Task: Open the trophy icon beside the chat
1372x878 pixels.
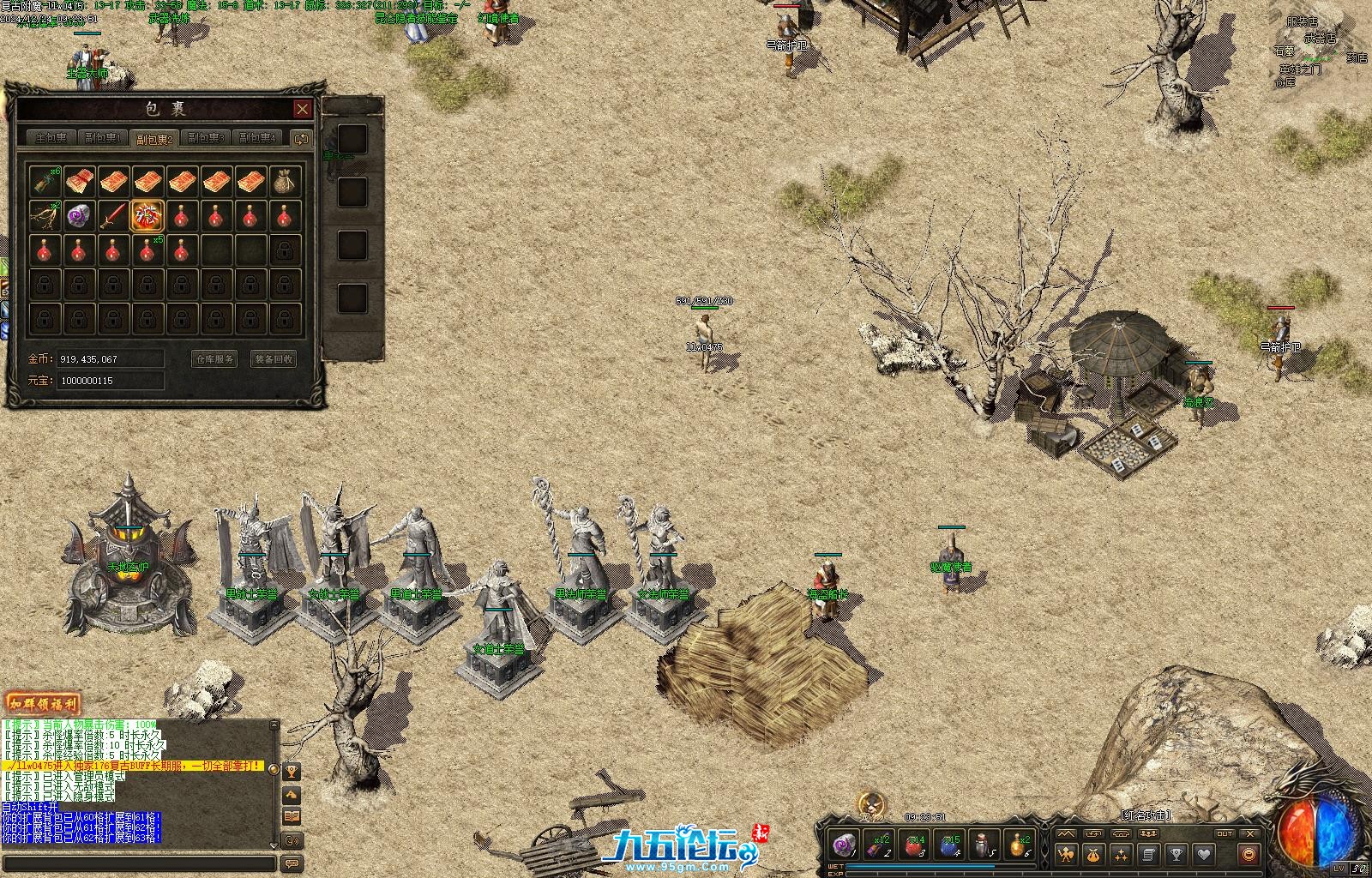Action: (x=292, y=772)
